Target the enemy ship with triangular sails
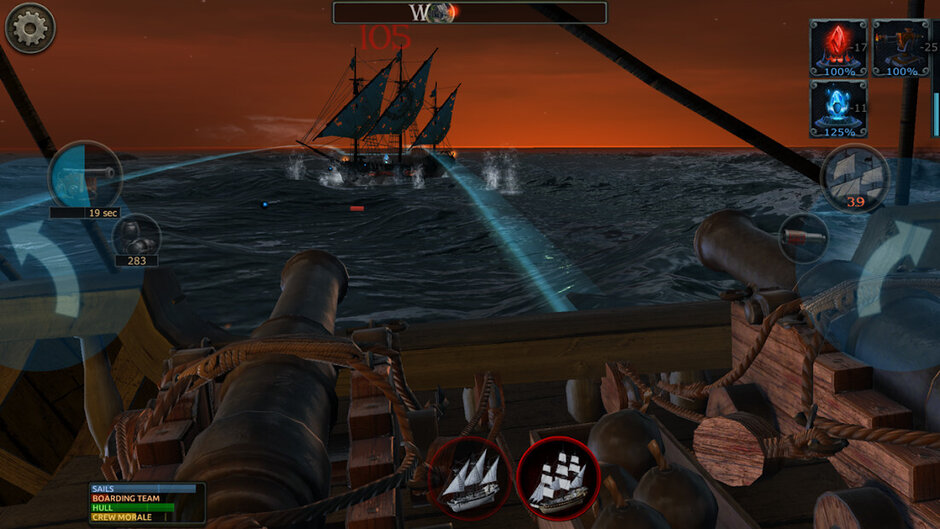Screen dimensions: 940x529 [470, 477]
